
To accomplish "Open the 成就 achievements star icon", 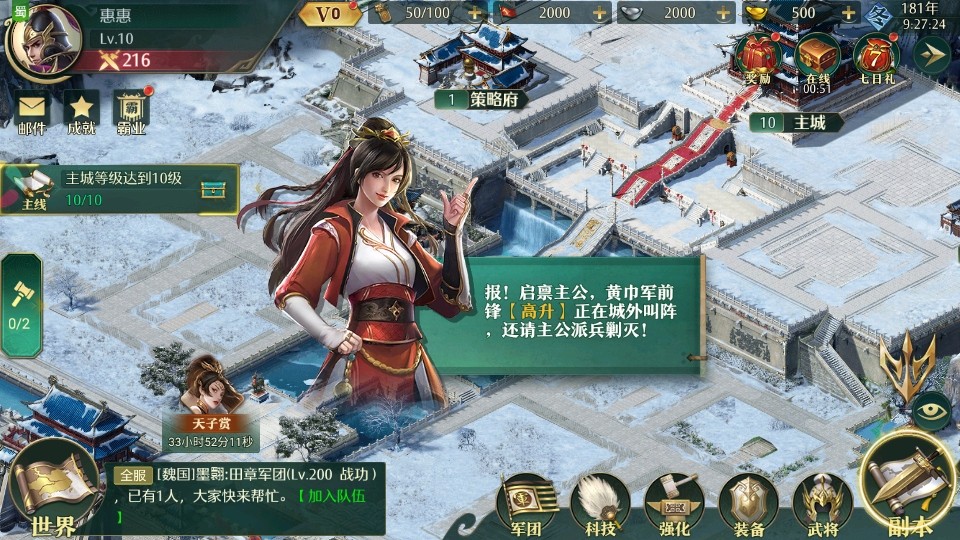I will click(81, 109).
